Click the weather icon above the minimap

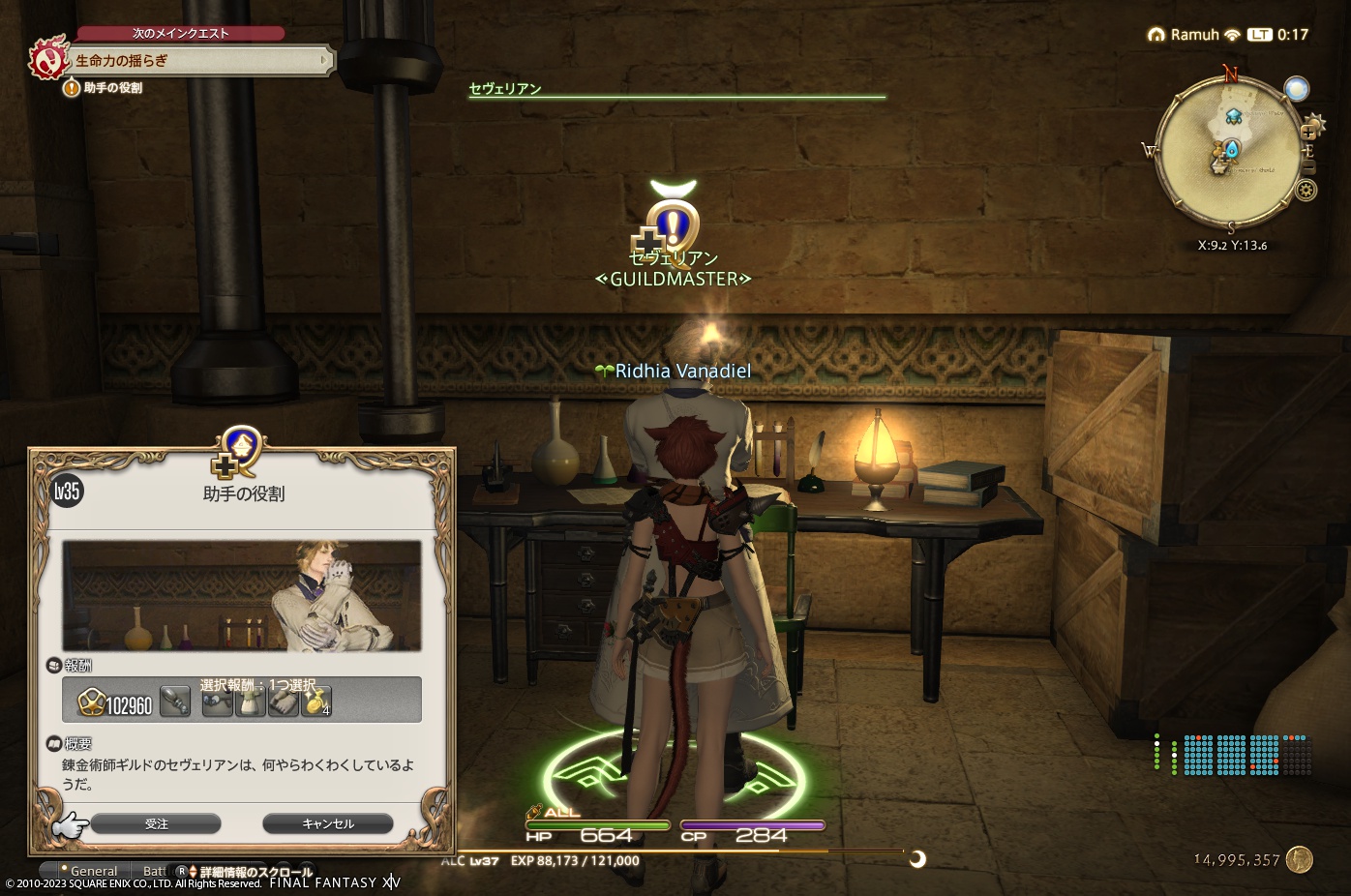coord(1297,88)
